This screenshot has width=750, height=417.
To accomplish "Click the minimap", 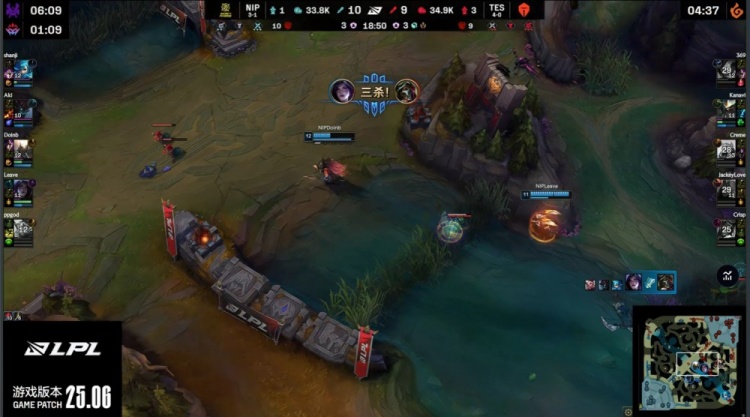I will point(689,361).
